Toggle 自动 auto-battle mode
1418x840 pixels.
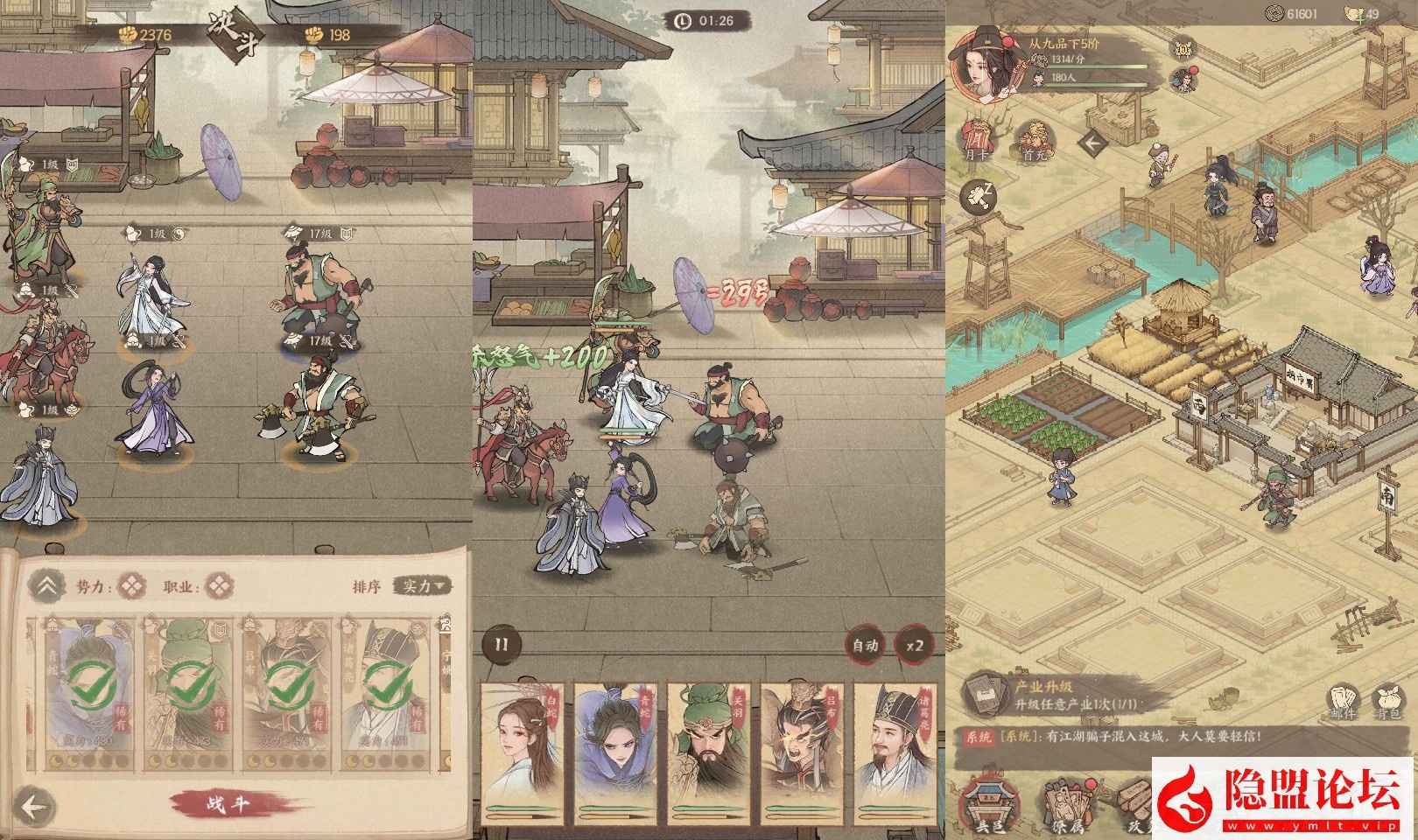pyautogui.click(x=864, y=646)
